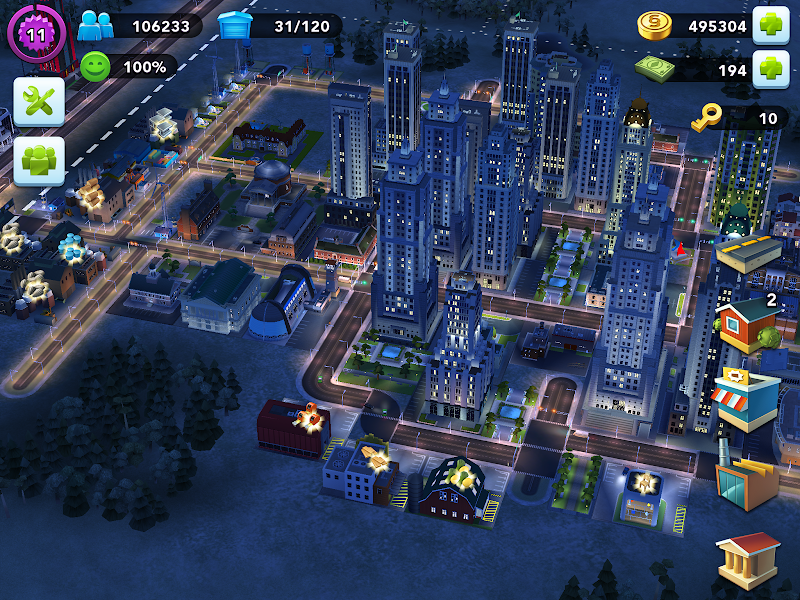Open the commercial stores menu
Screen dimensions: 800x600
click(x=746, y=397)
